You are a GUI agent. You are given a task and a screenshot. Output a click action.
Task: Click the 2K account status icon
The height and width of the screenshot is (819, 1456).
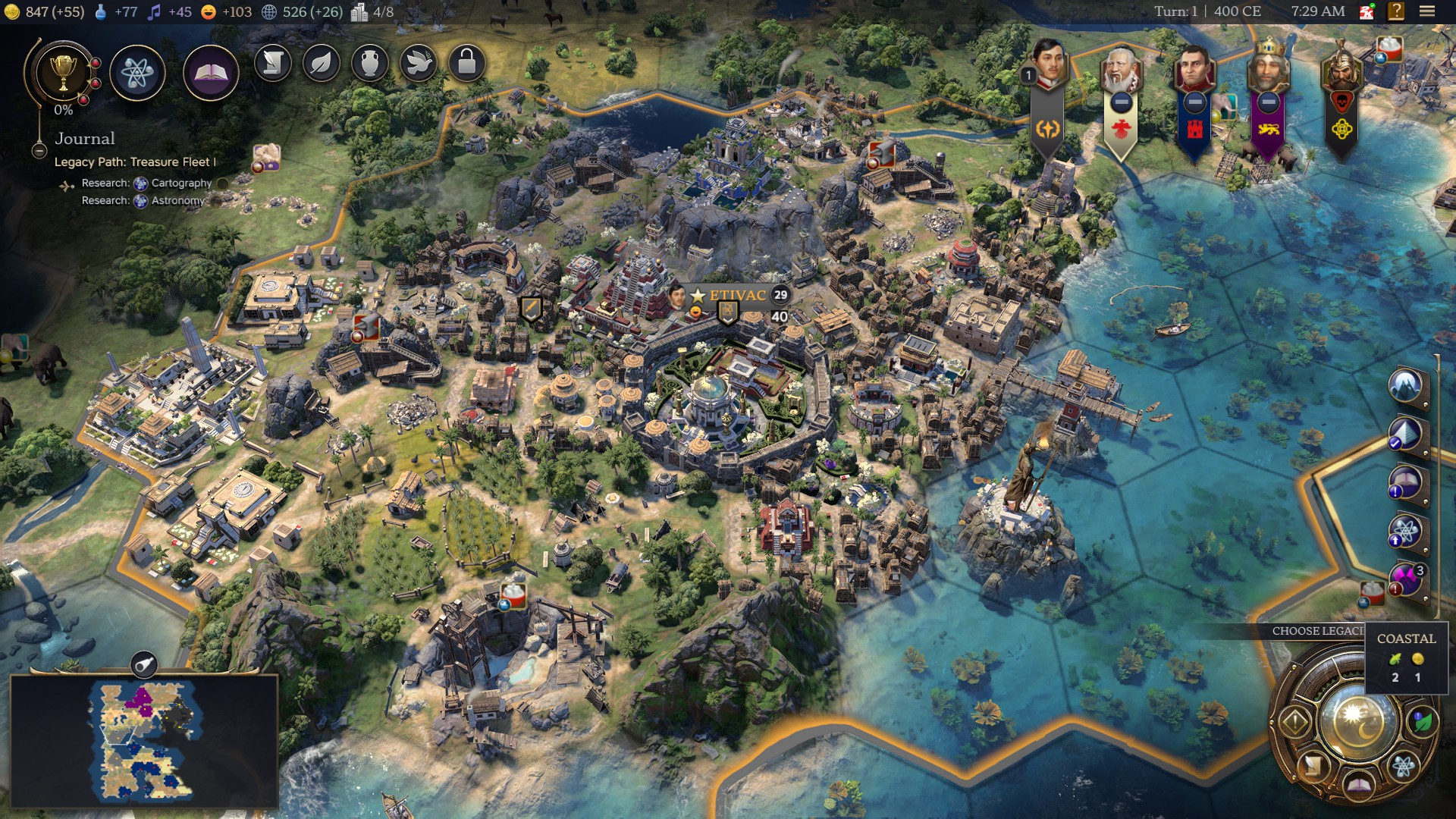(x=1367, y=11)
